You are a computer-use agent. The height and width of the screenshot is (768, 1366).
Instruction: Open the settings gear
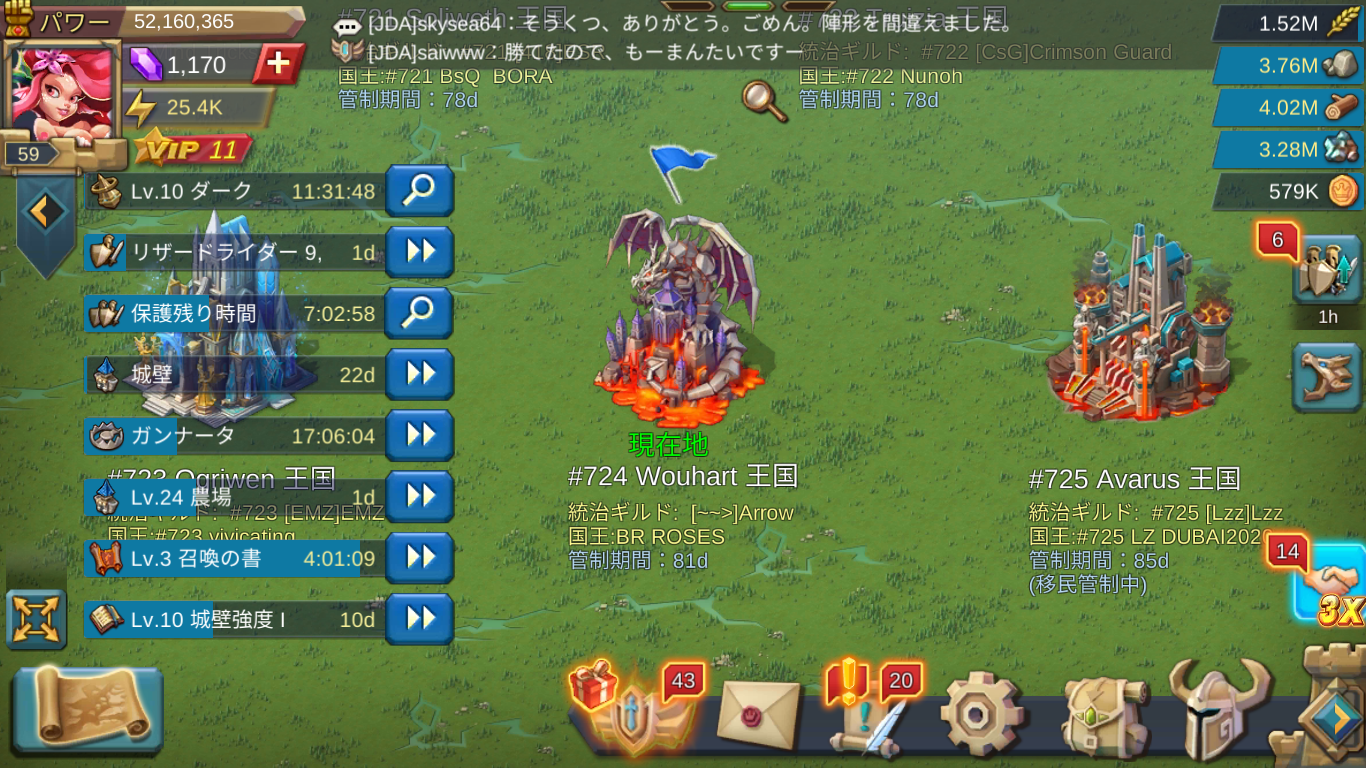(x=981, y=714)
